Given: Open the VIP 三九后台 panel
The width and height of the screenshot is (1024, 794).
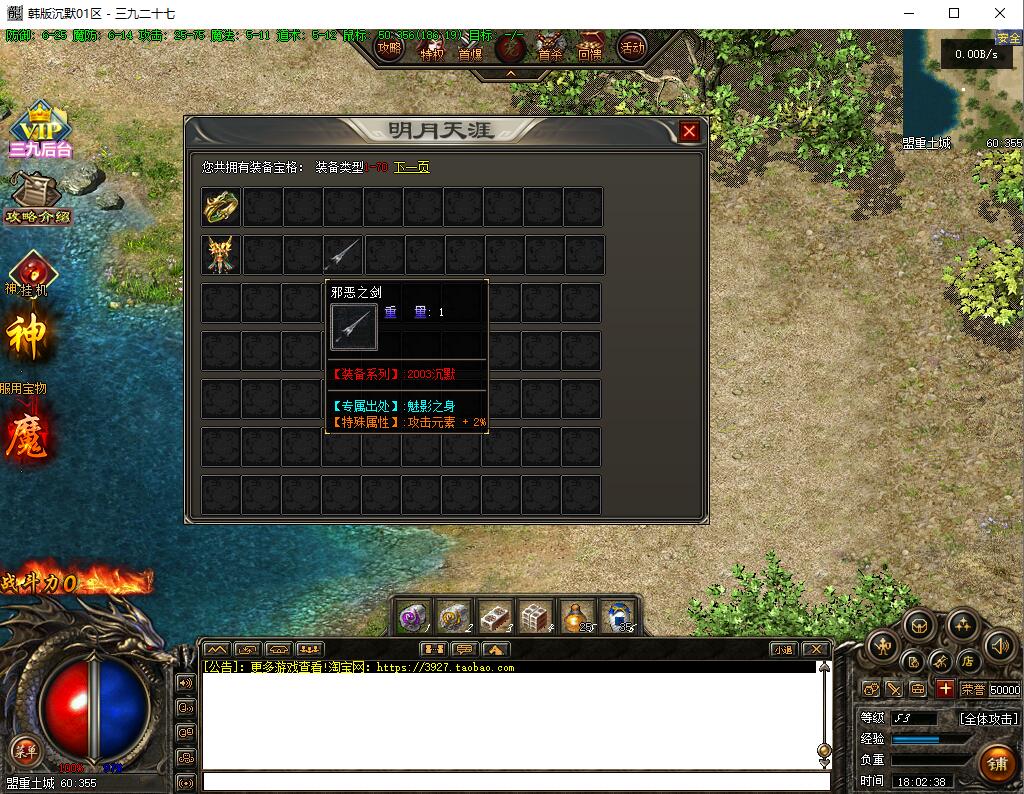Looking at the screenshot, I should point(40,128).
